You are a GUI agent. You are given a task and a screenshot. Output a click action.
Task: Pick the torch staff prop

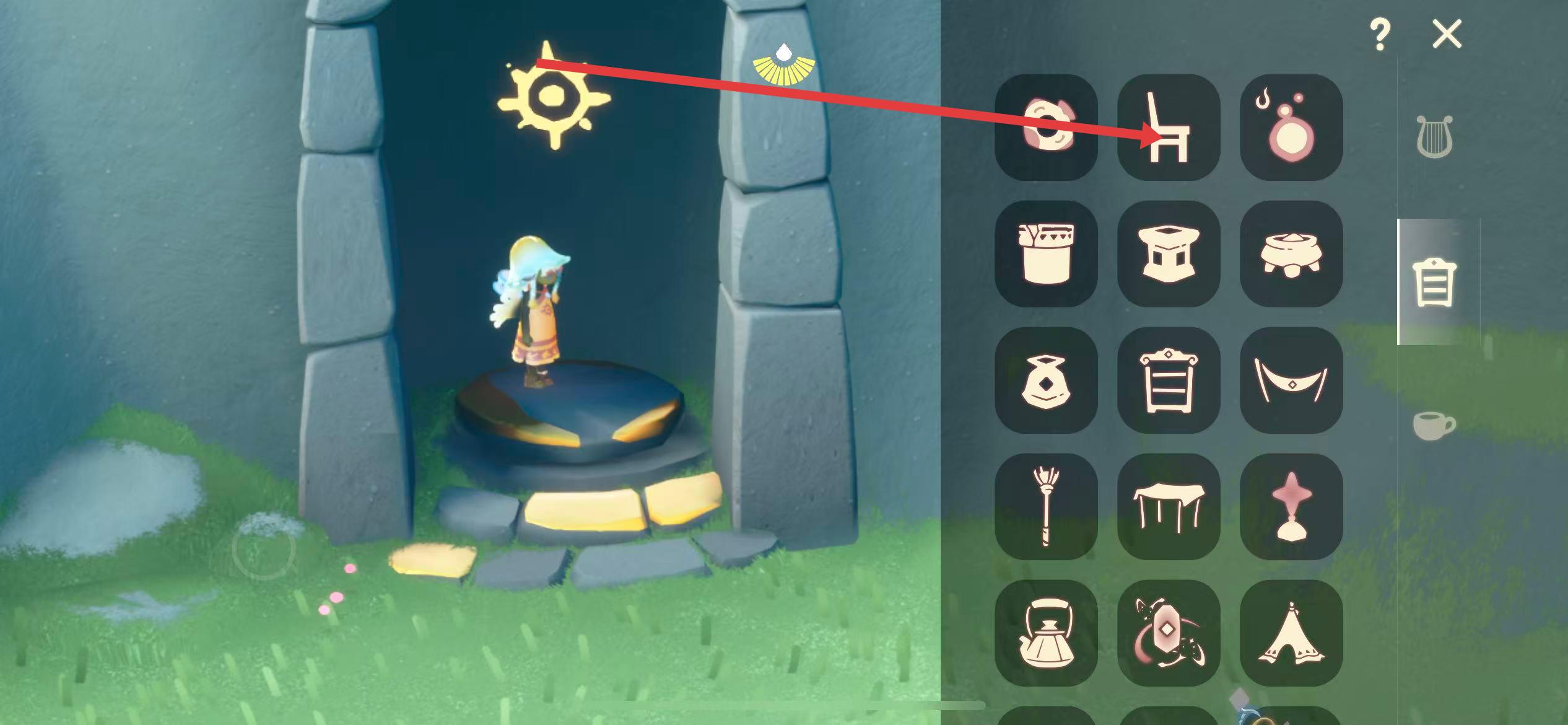point(1046,506)
